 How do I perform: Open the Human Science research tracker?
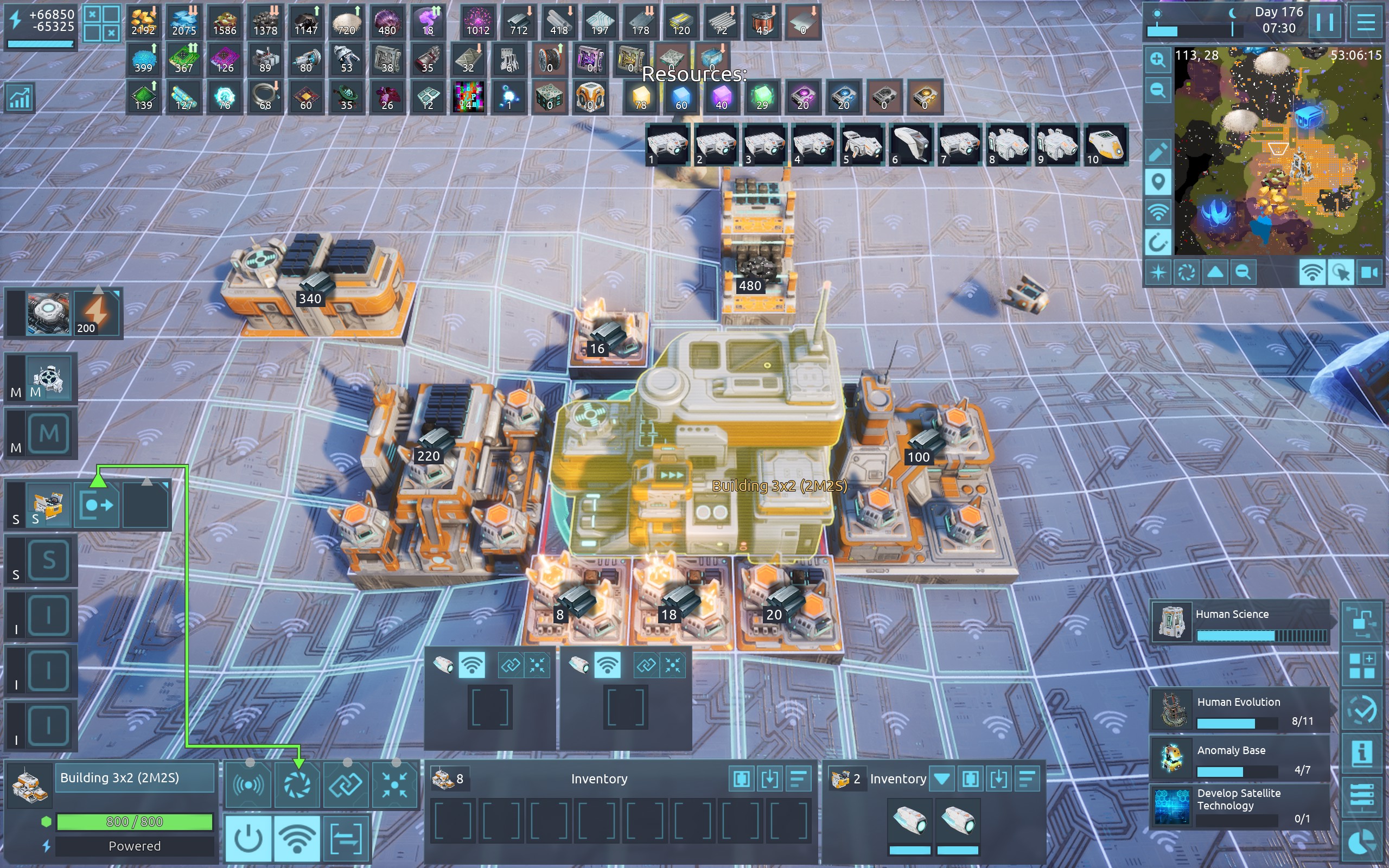pos(1240,621)
